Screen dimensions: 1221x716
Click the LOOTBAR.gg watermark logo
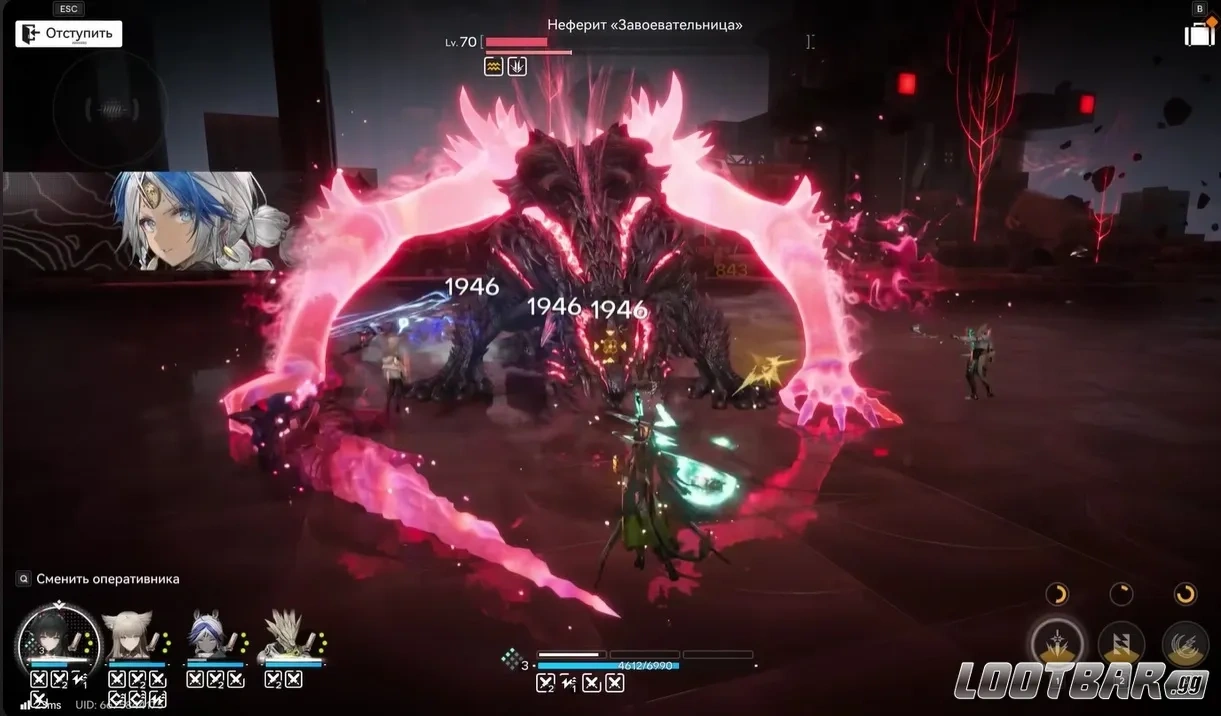coord(1081,680)
